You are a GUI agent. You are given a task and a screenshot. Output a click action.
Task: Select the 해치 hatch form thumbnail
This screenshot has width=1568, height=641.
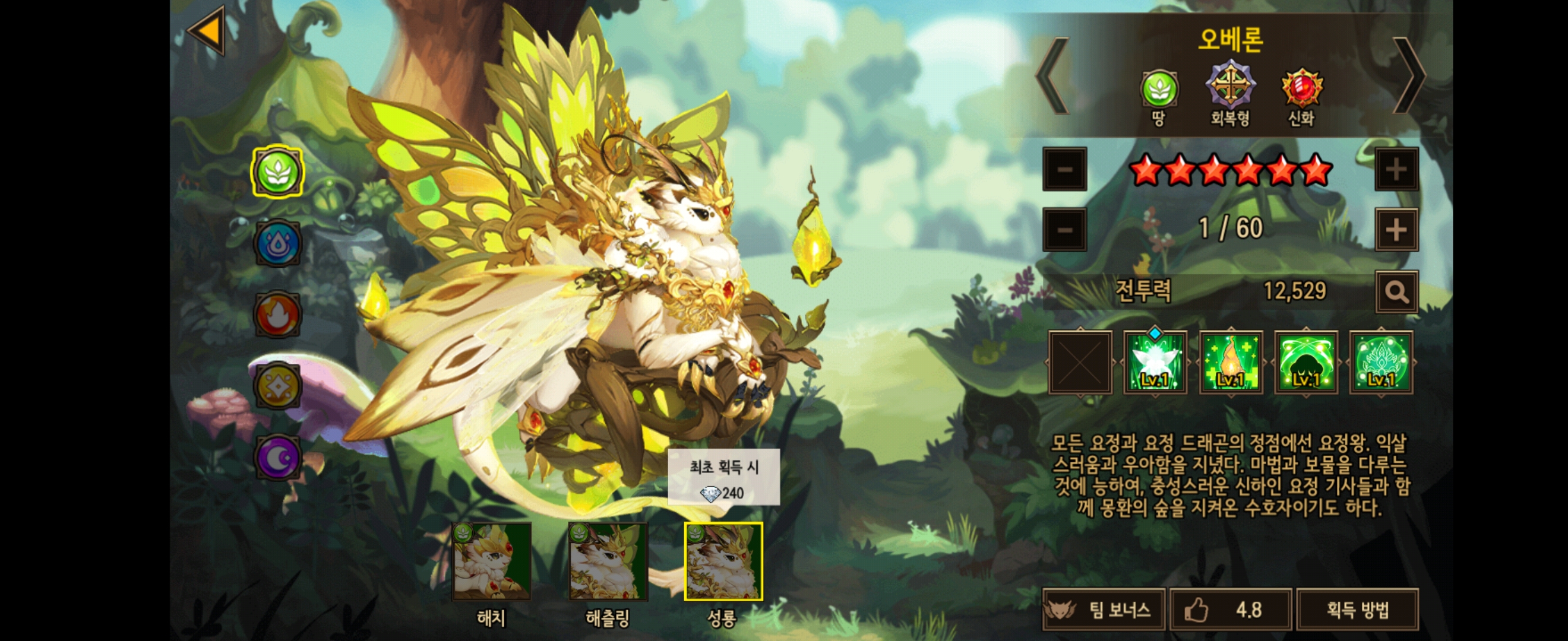(x=491, y=561)
